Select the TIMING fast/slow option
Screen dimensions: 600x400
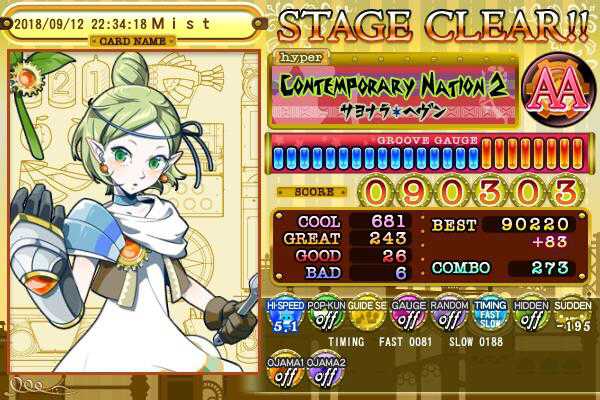[x=489, y=317]
